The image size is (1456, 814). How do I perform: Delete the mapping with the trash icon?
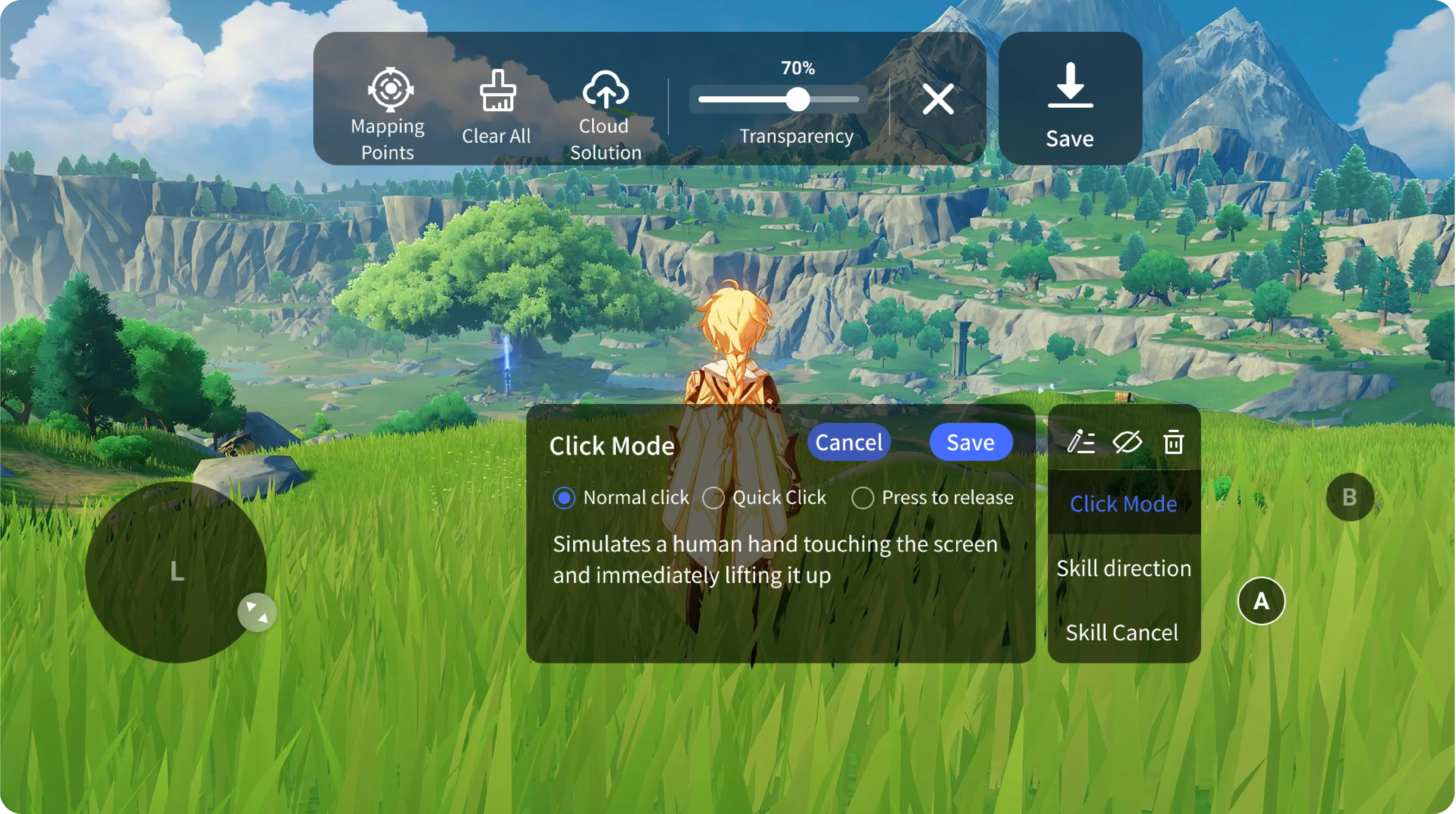1173,442
